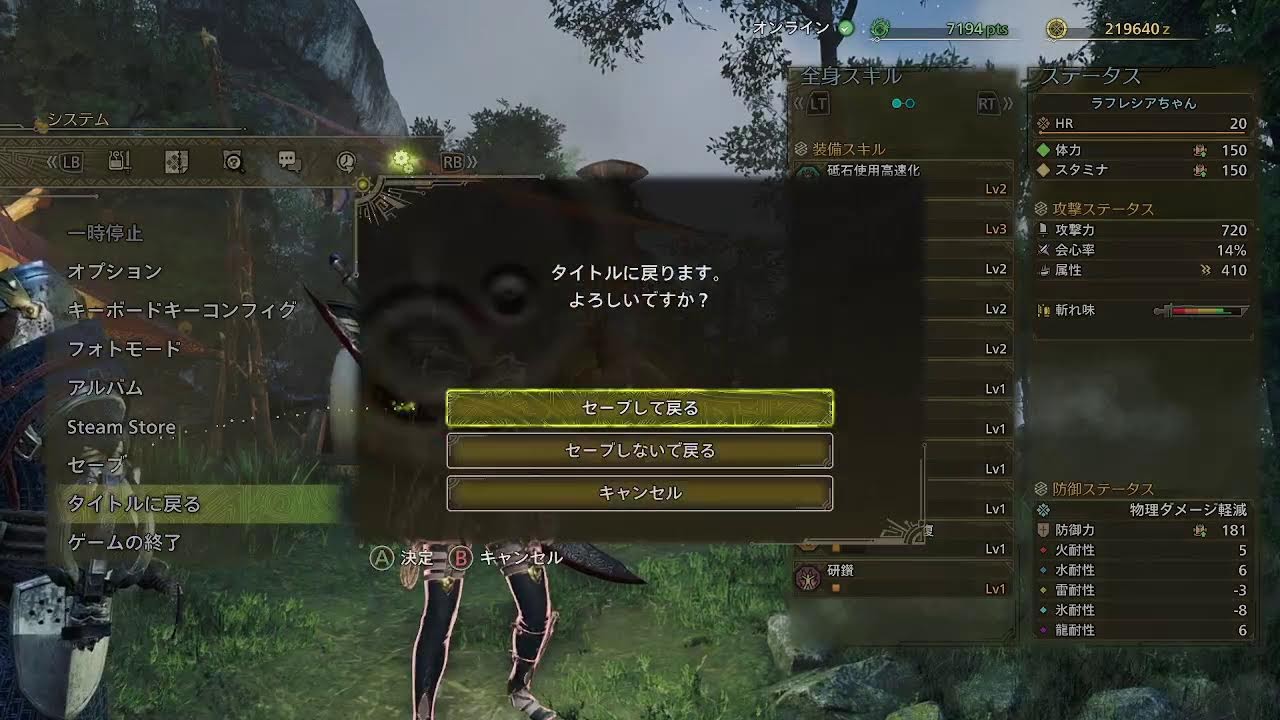Screen dimensions: 1280x720
Task: Click the セーブして戻る button
Action: point(640,408)
